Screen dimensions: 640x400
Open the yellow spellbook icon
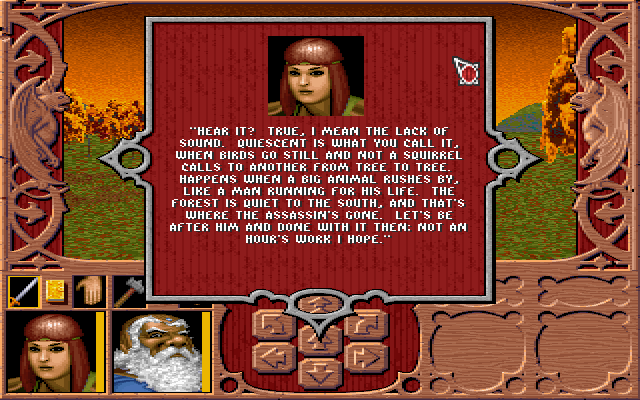[x=55, y=291]
